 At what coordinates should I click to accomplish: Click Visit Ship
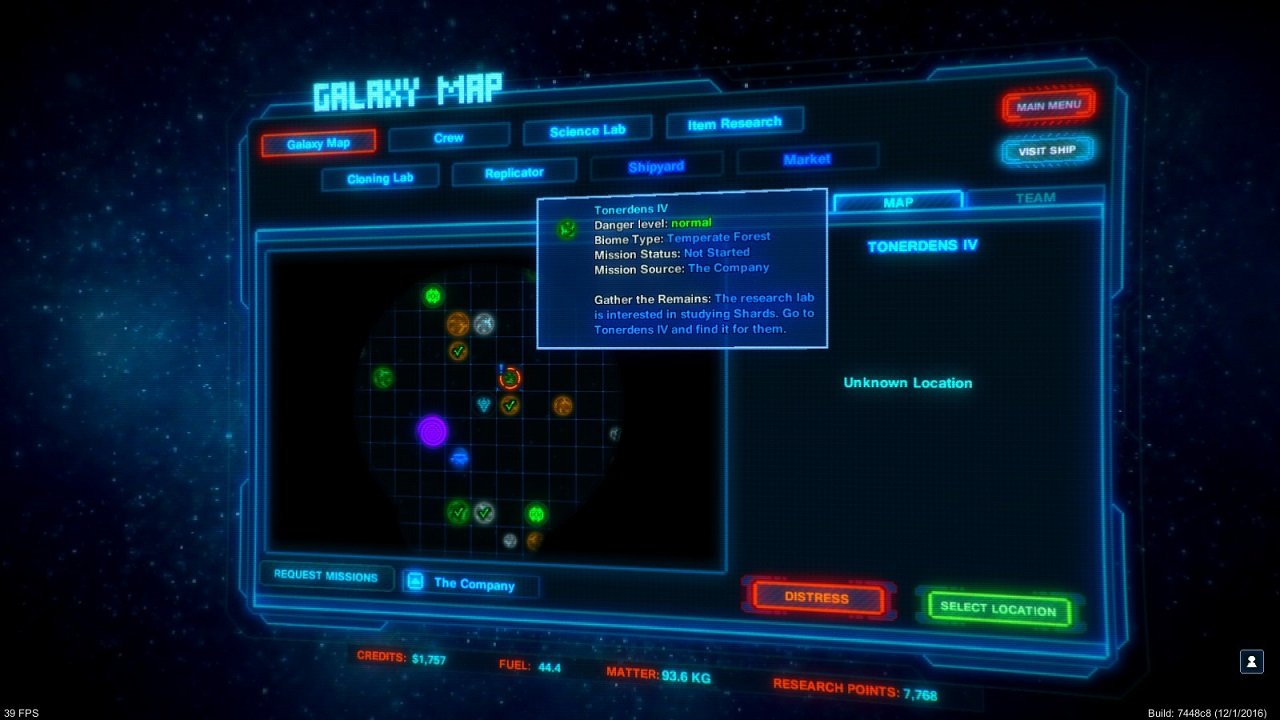point(1046,150)
